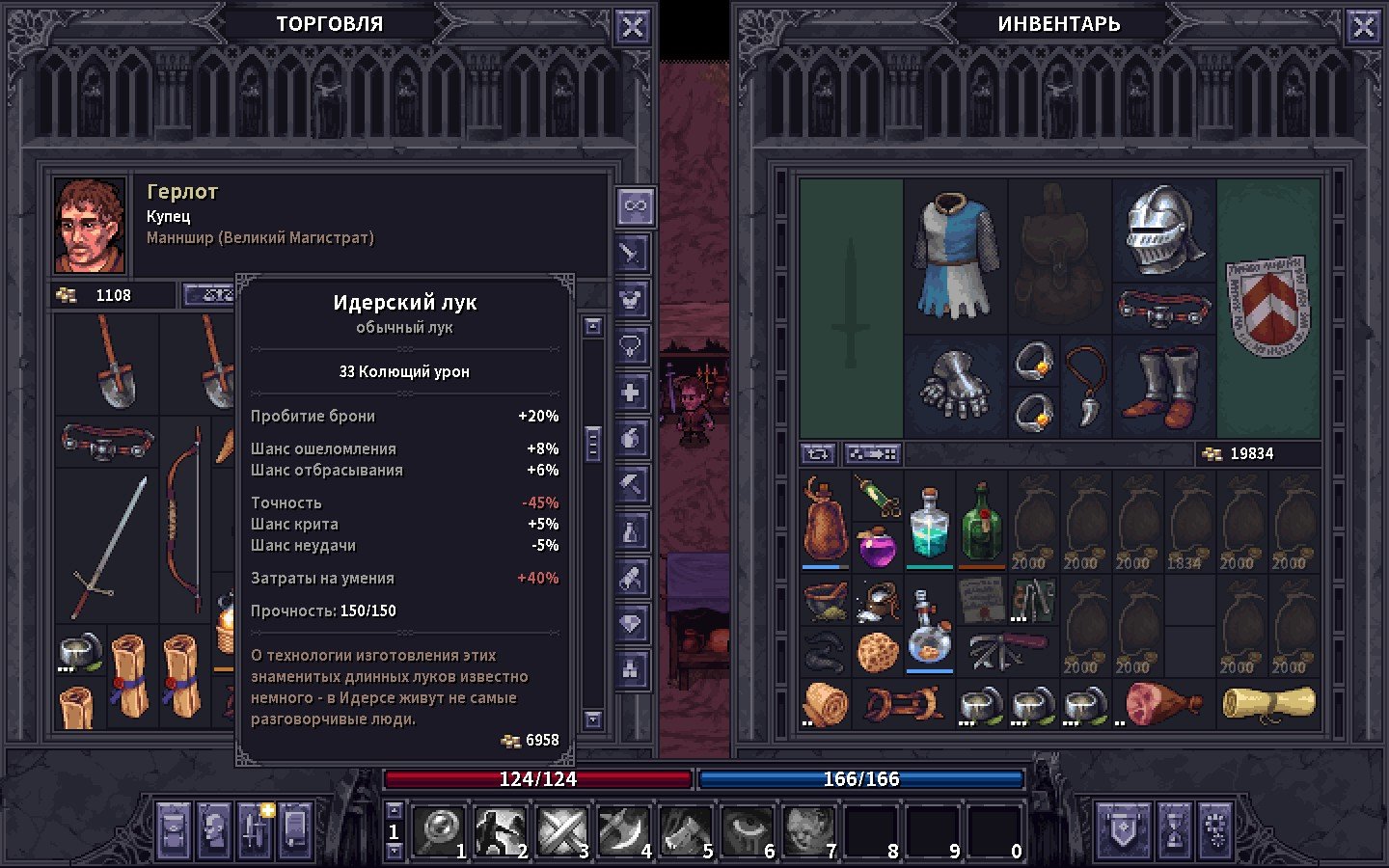
Task: Select the equipped red chevron shield
Action: click(1267, 307)
